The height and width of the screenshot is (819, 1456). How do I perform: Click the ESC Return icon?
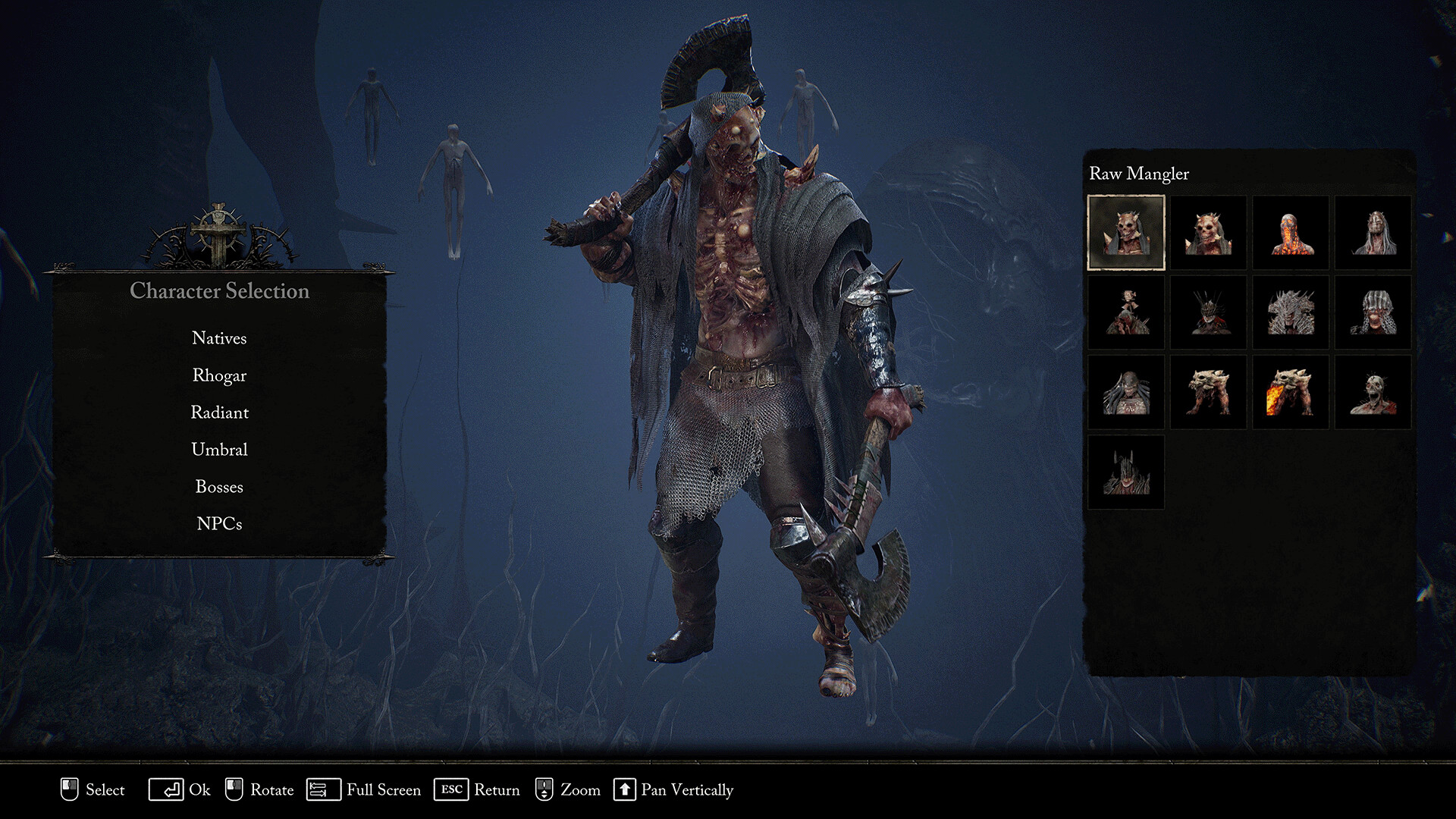[453, 790]
